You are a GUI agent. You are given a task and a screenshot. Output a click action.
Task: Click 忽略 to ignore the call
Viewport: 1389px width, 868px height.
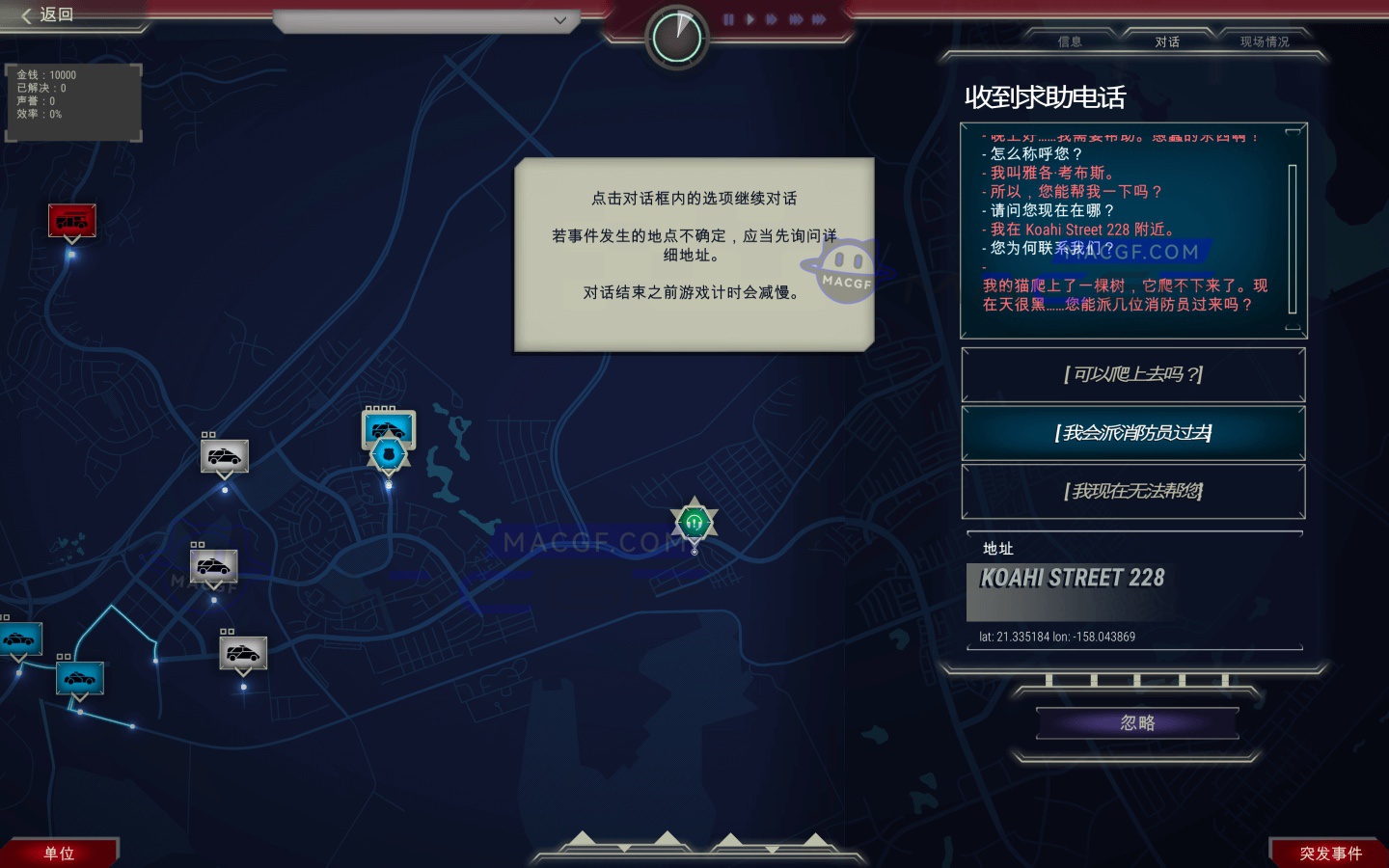pyautogui.click(x=1136, y=722)
